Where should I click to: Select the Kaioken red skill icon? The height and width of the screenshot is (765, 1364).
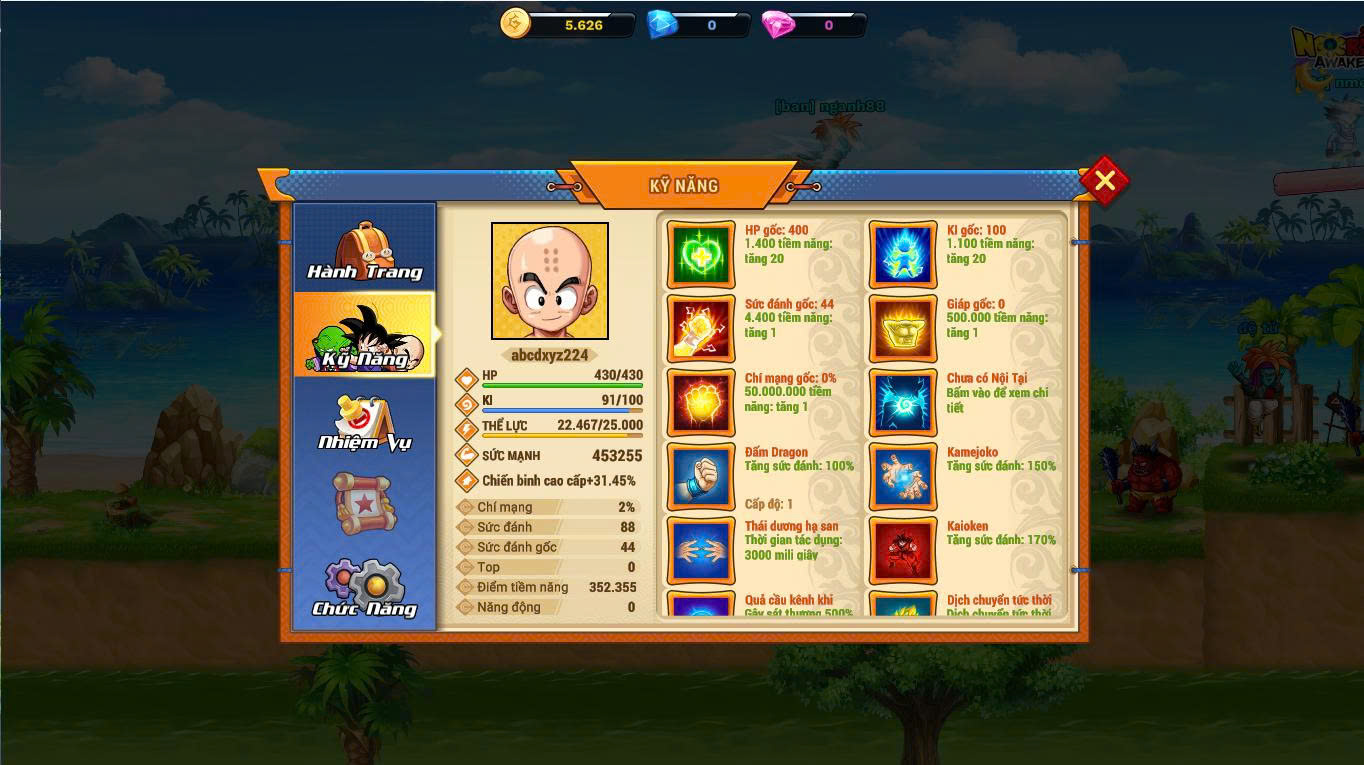click(x=903, y=550)
